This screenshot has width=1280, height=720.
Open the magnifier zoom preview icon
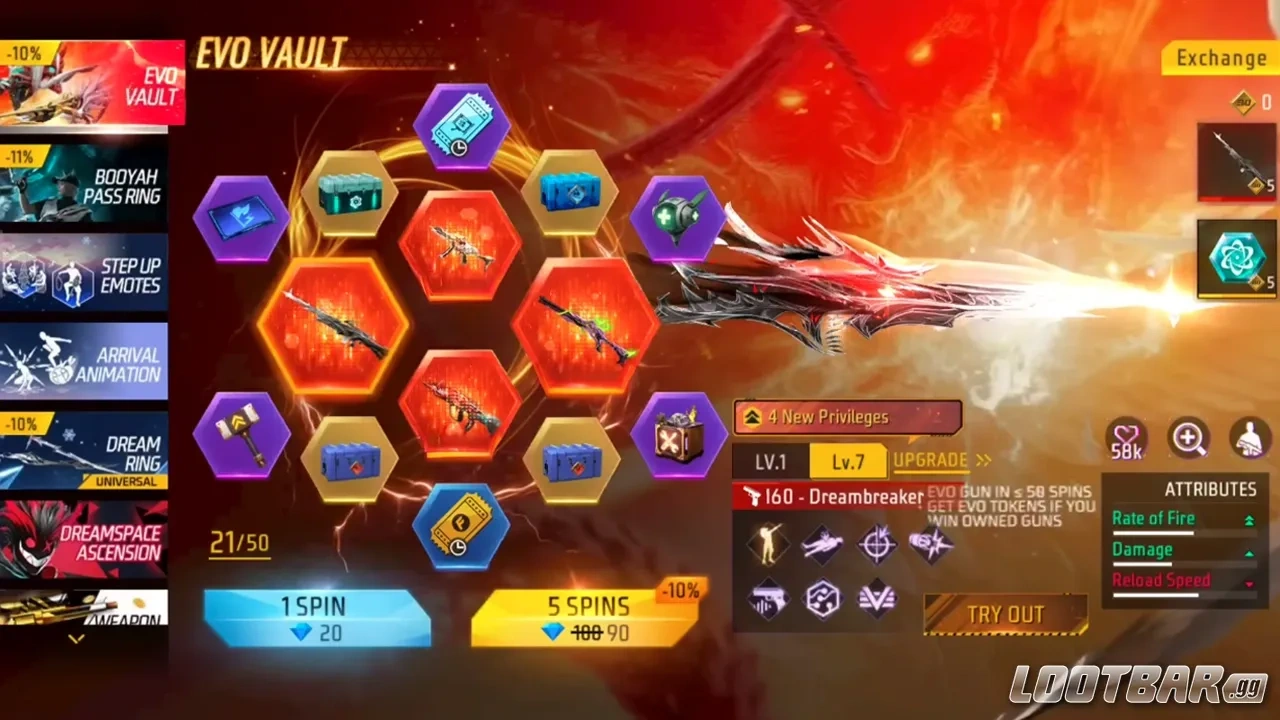click(1189, 440)
